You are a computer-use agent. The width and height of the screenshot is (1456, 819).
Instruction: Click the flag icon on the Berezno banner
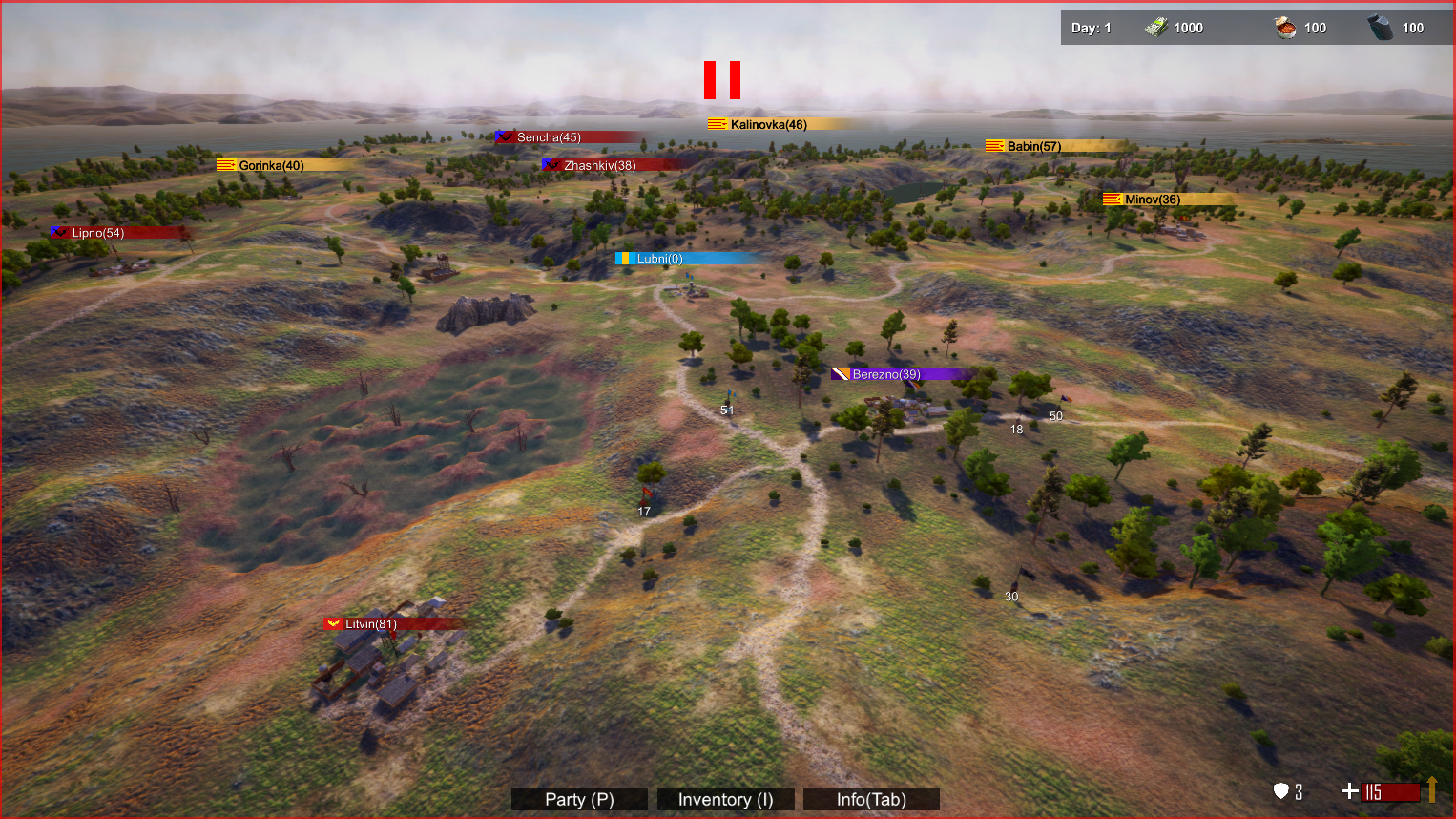(839, 373)
